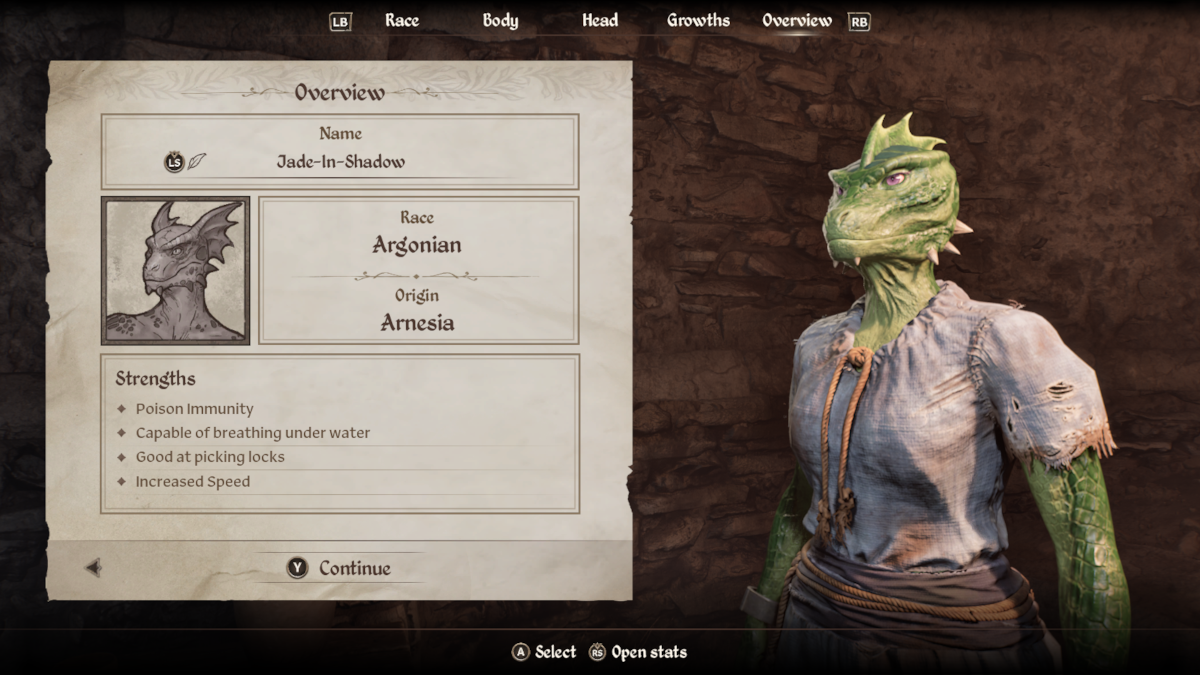Screen dimensions: 1200x675
Task: Go to the Head tab
Action: (x=600, y=20)
